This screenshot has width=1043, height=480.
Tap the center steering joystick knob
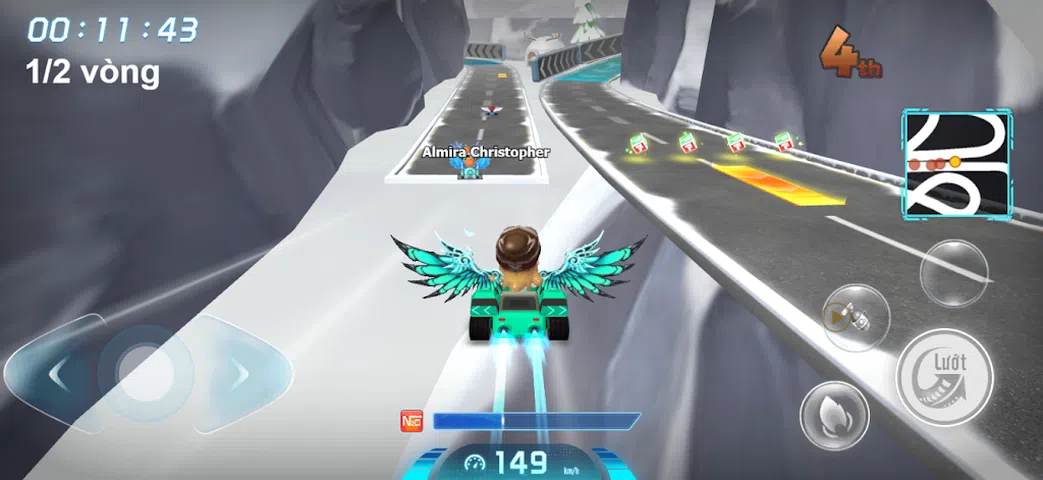click(x=147, y=373)
